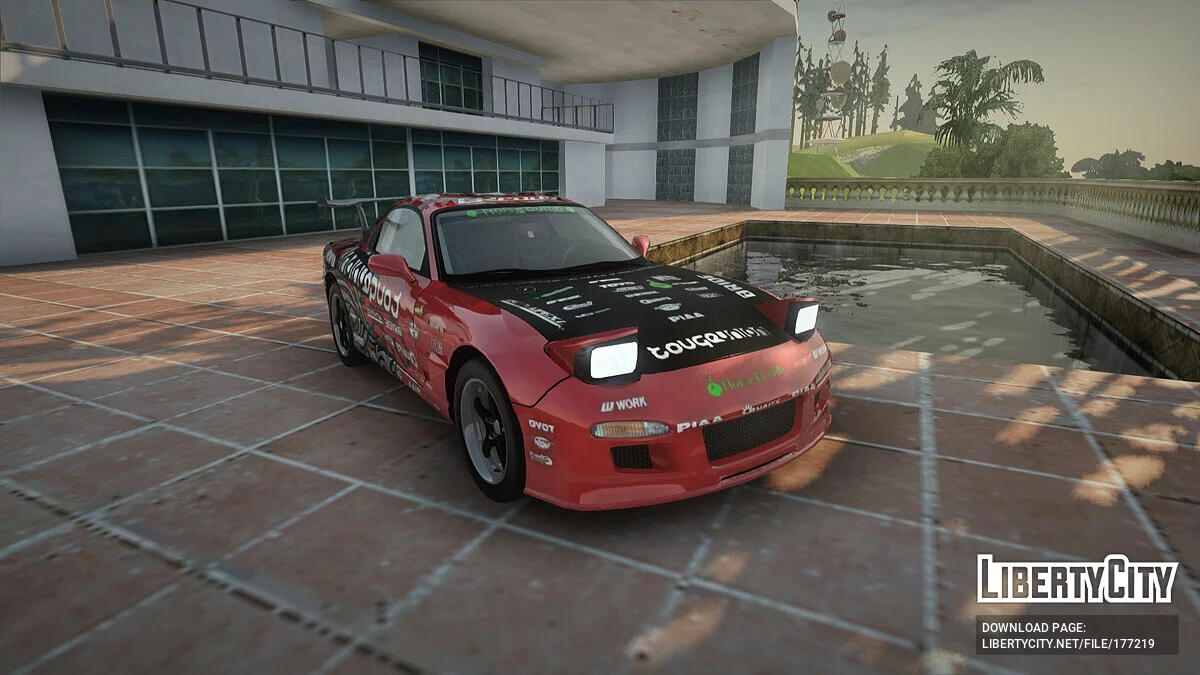Open the libertycity.net/file/177219 download link
This screenshot has height=675, width=1200.
(x=1068, y=644)
